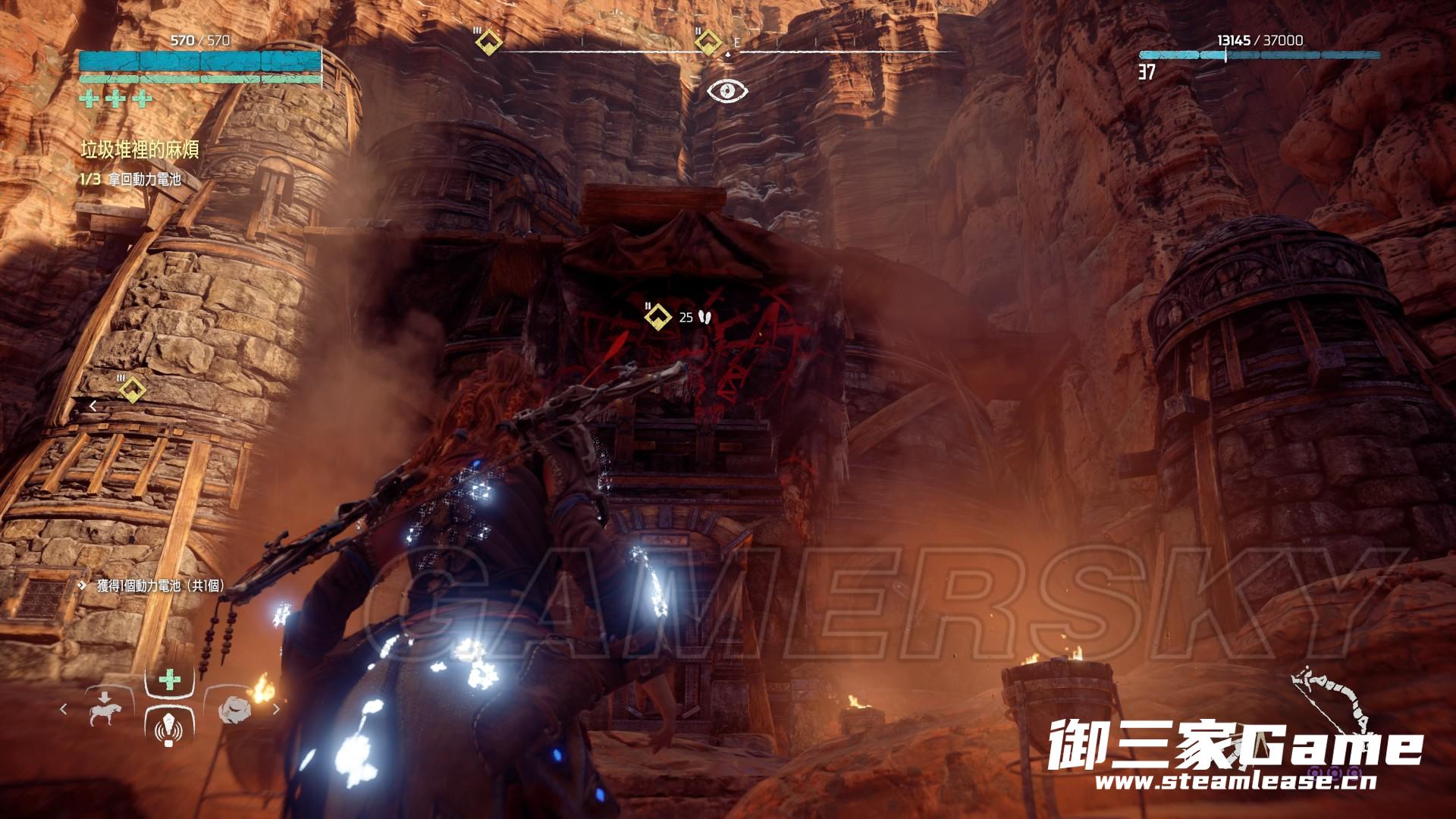The width and height of the screenshot is (1456, 819).
Task: Cycle tool wheel with the left arrow
Action: point(64,710)
